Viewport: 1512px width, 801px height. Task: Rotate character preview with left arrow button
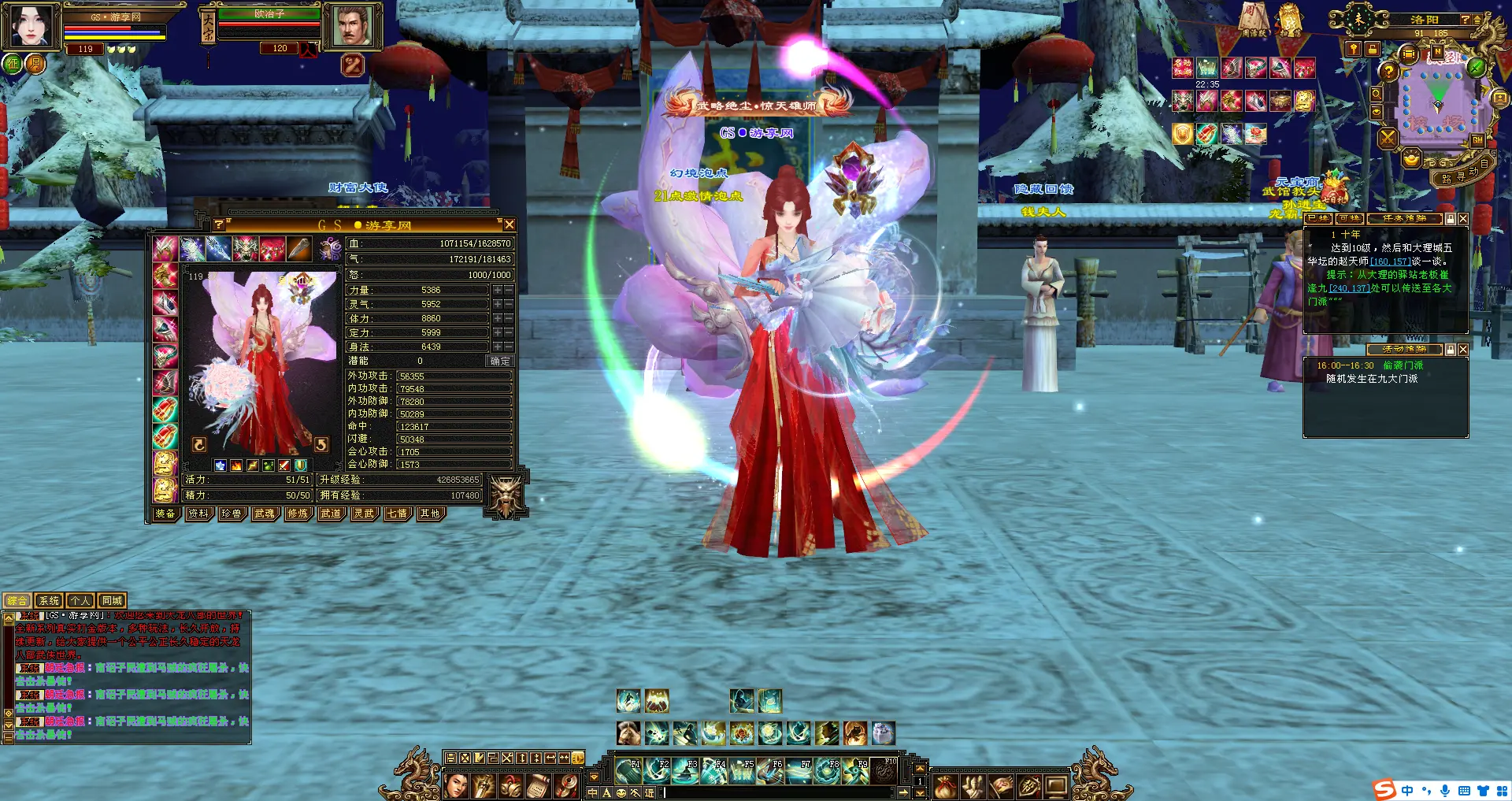point(199,445)
